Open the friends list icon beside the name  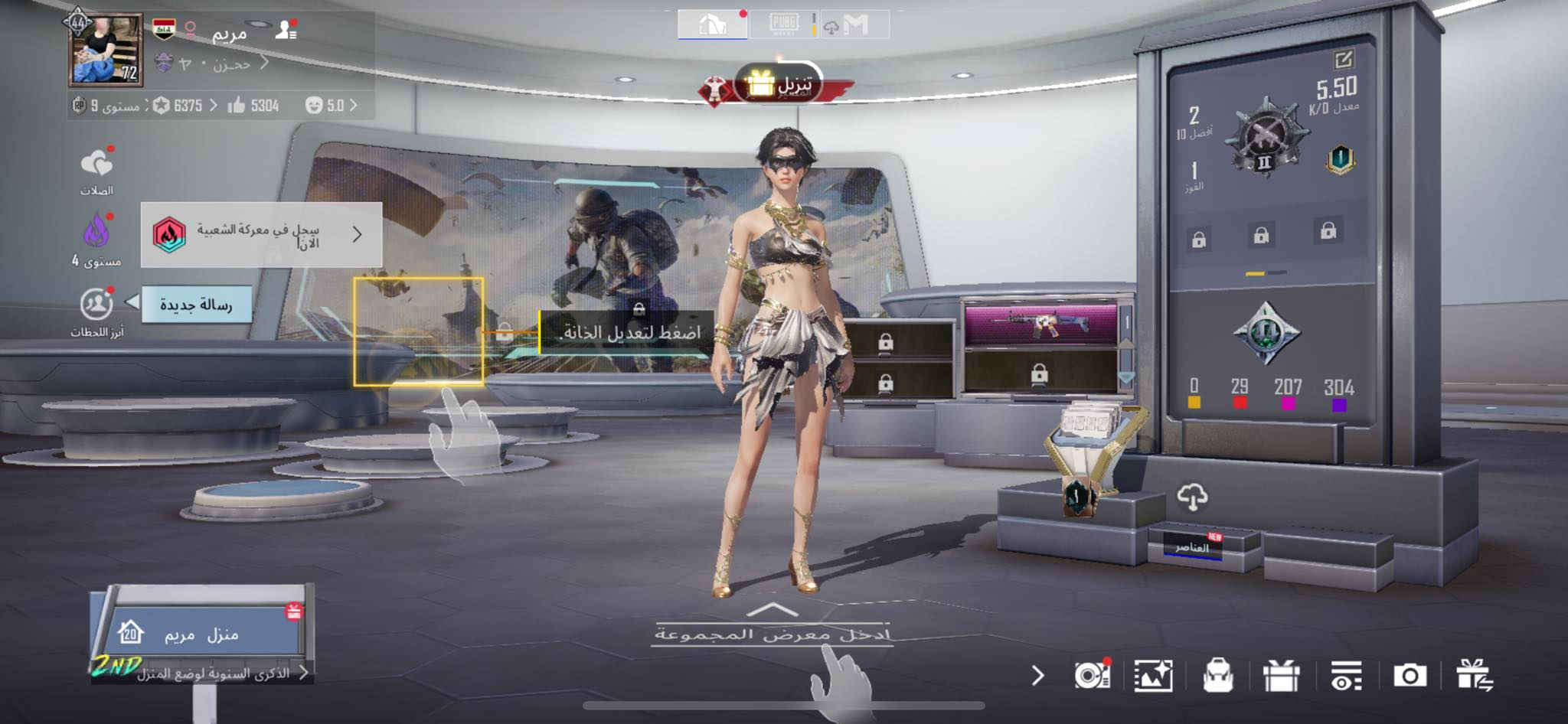tap(286, 30)
